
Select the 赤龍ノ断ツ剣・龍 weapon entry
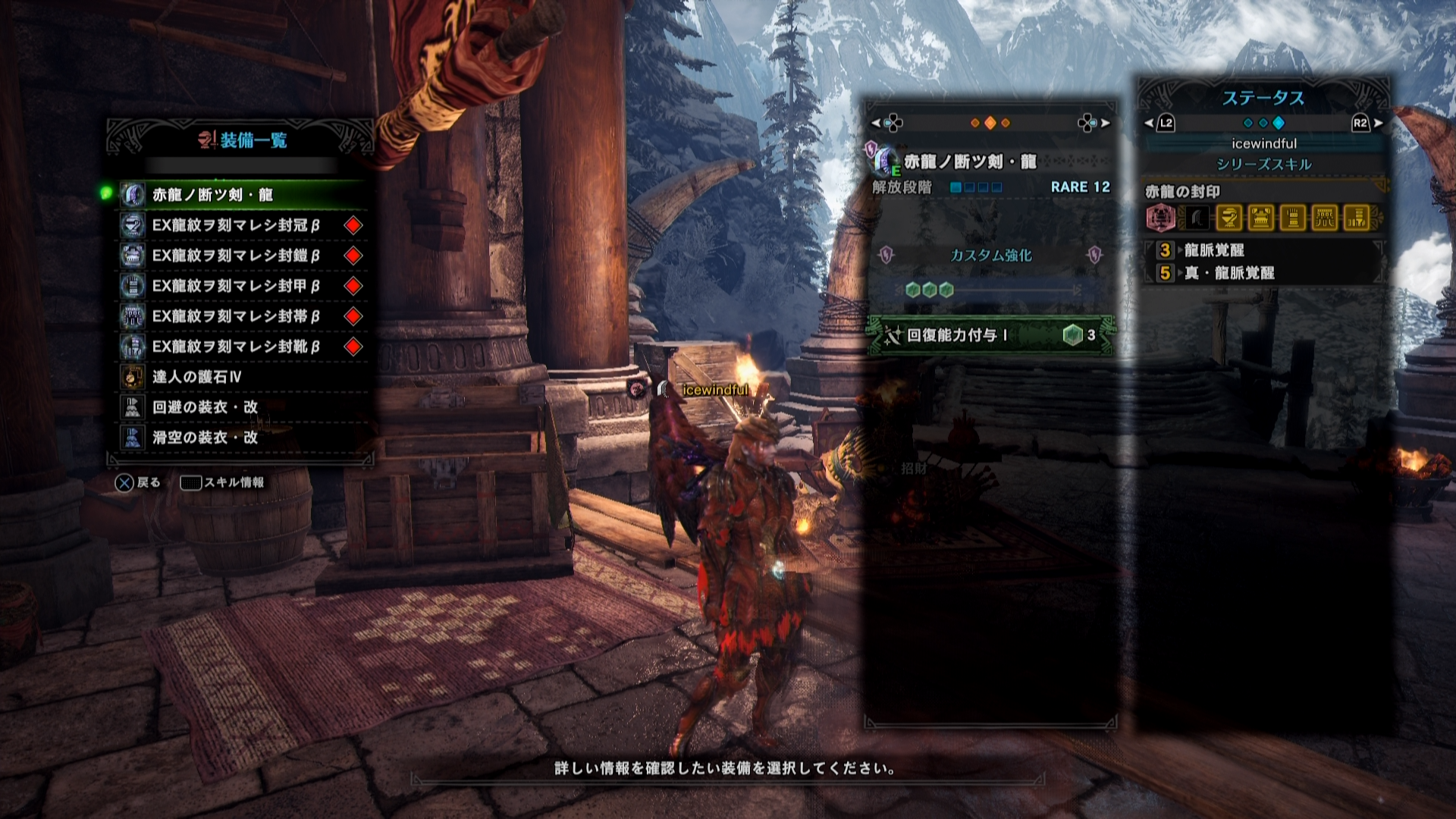(243, 195)
